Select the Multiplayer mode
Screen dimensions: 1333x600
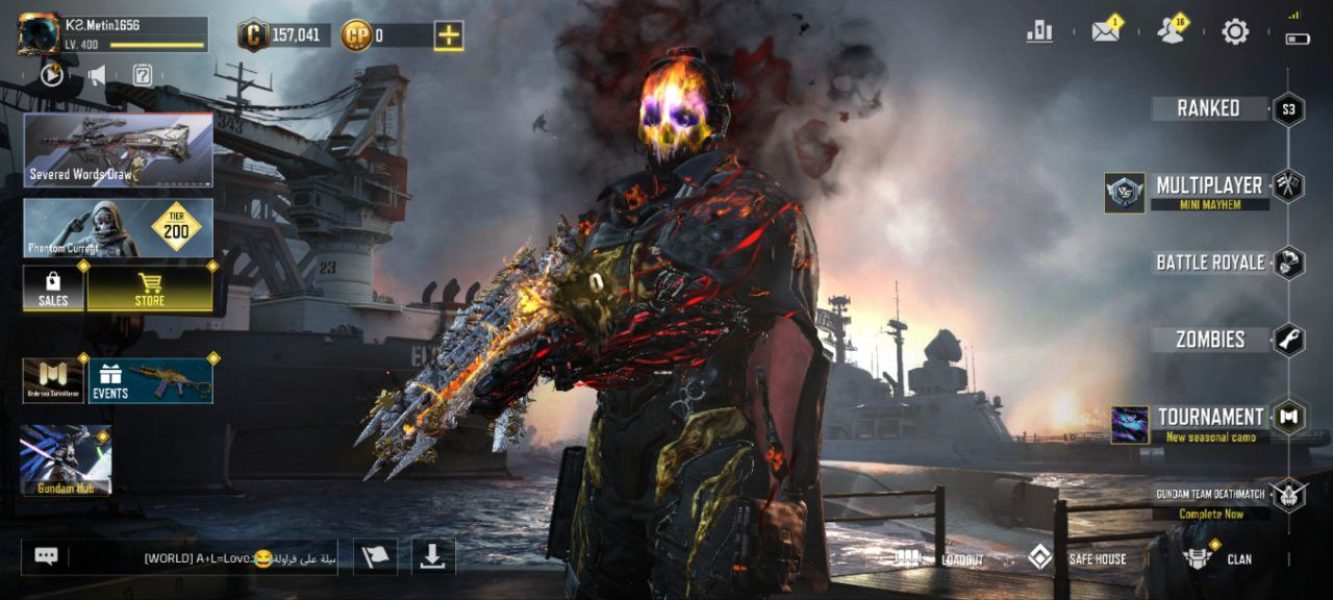pos(1209,186)
